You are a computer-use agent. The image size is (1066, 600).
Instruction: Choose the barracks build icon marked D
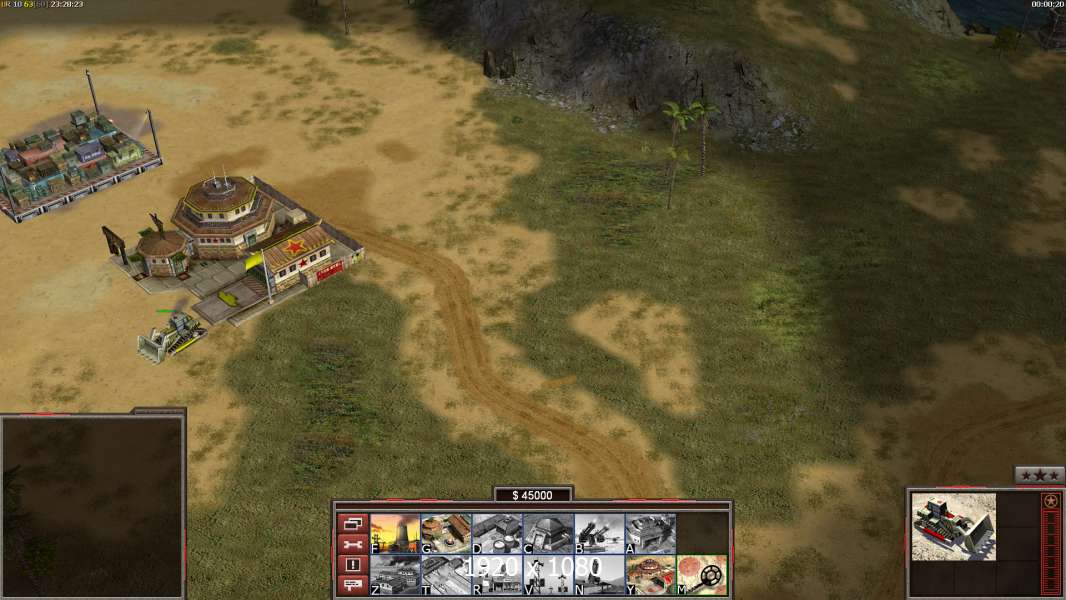497,534
